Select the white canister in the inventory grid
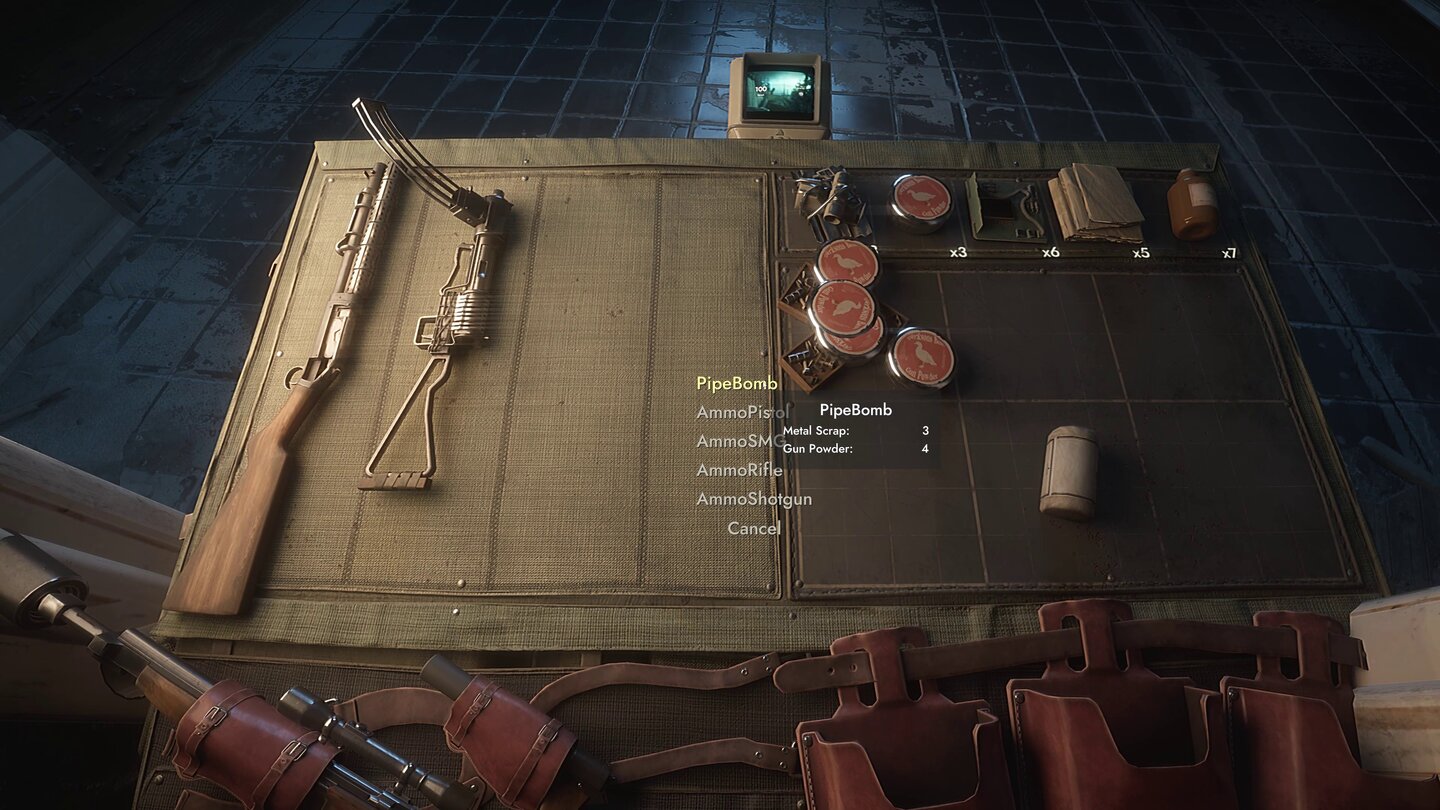1440x810 pixels. pos(1068,472)
